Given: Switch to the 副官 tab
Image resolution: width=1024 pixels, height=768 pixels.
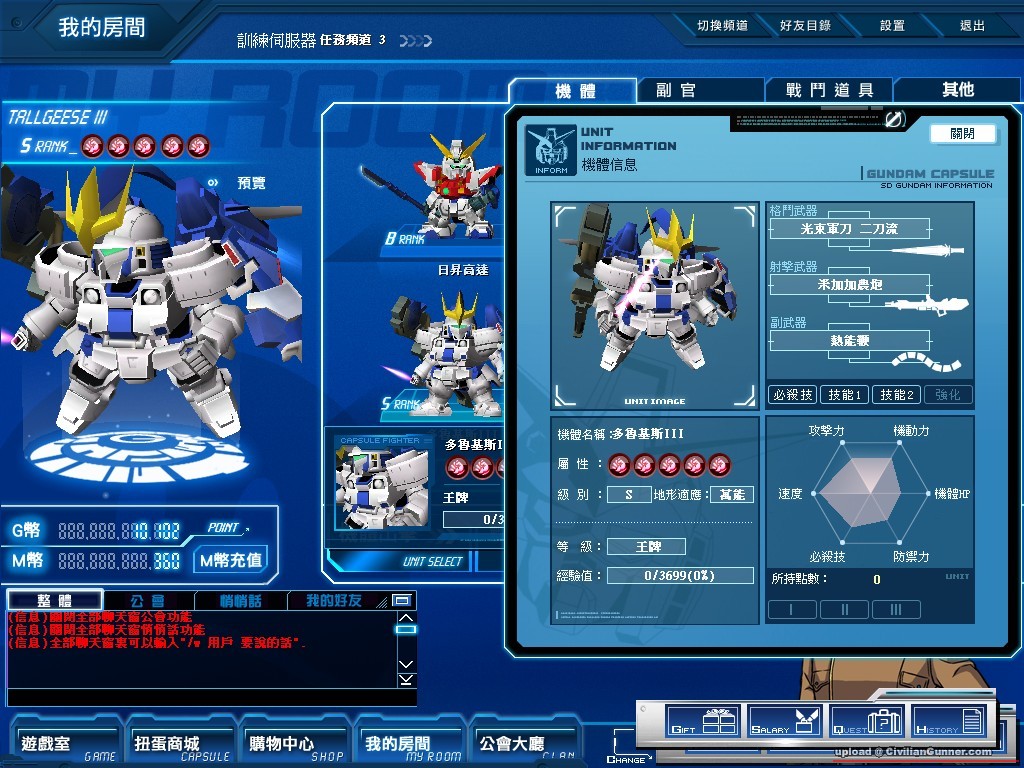Looking at the screenshot, I should coord(676,90).
